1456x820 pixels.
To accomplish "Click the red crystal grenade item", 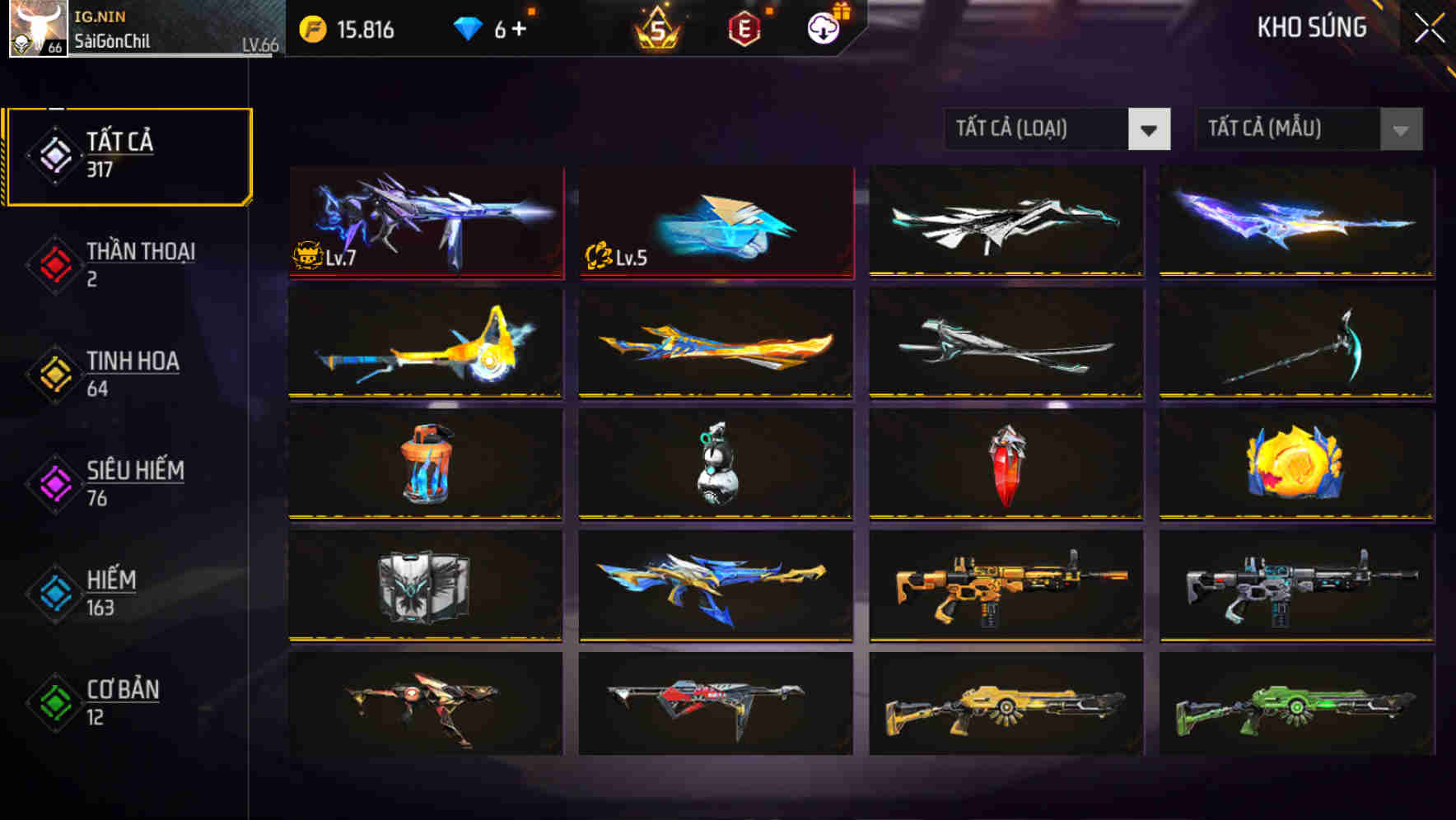I will [1006, 464].
